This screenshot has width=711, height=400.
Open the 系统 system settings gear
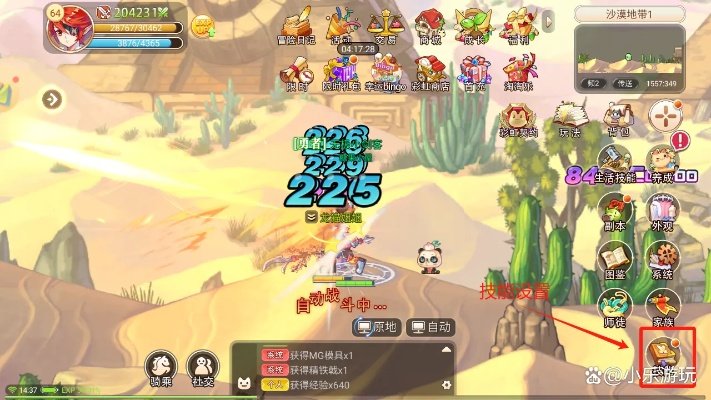tap(661, 258)
